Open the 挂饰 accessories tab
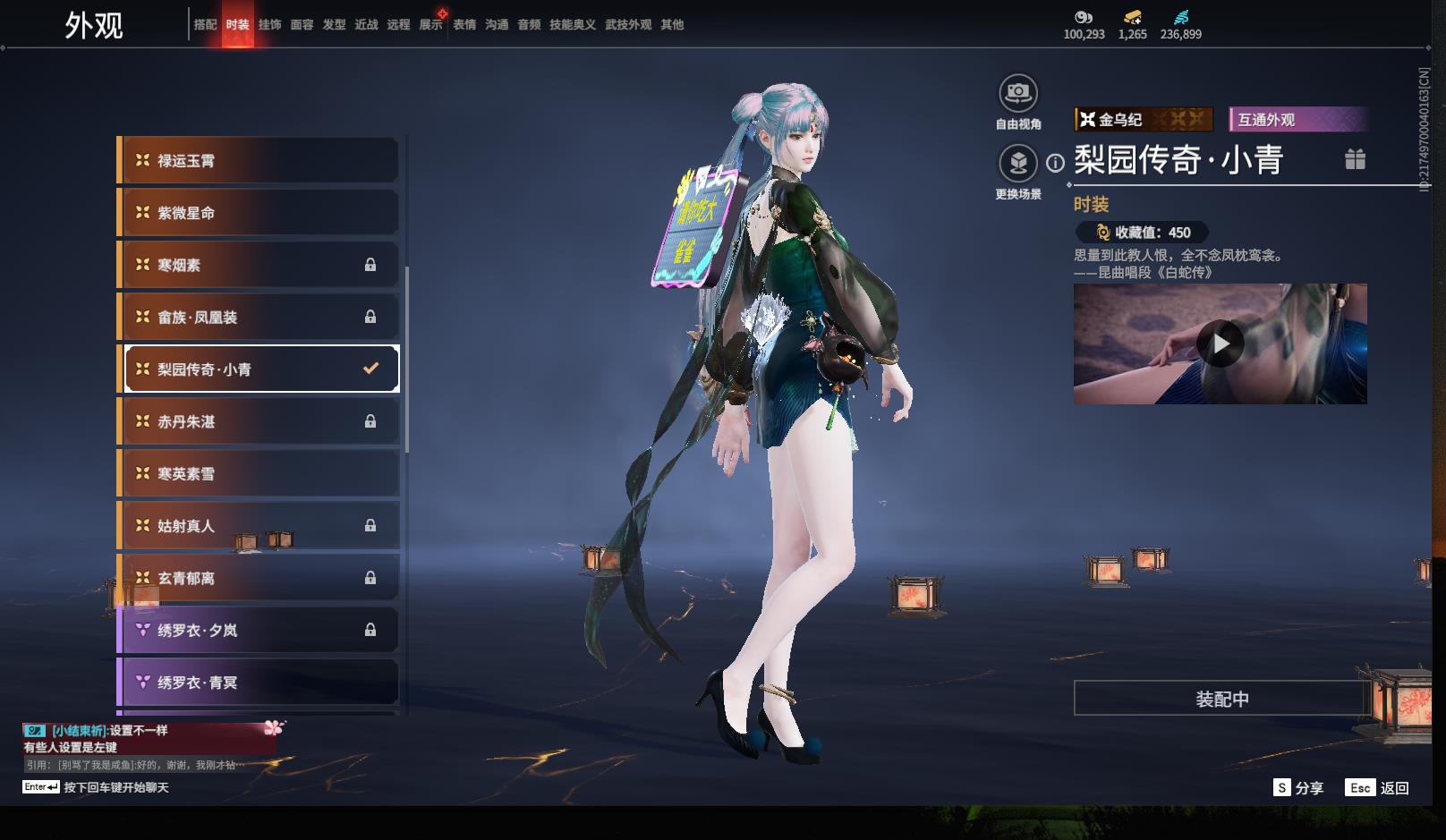Screen dimensions: 1446x840 [x=269, y=25]
